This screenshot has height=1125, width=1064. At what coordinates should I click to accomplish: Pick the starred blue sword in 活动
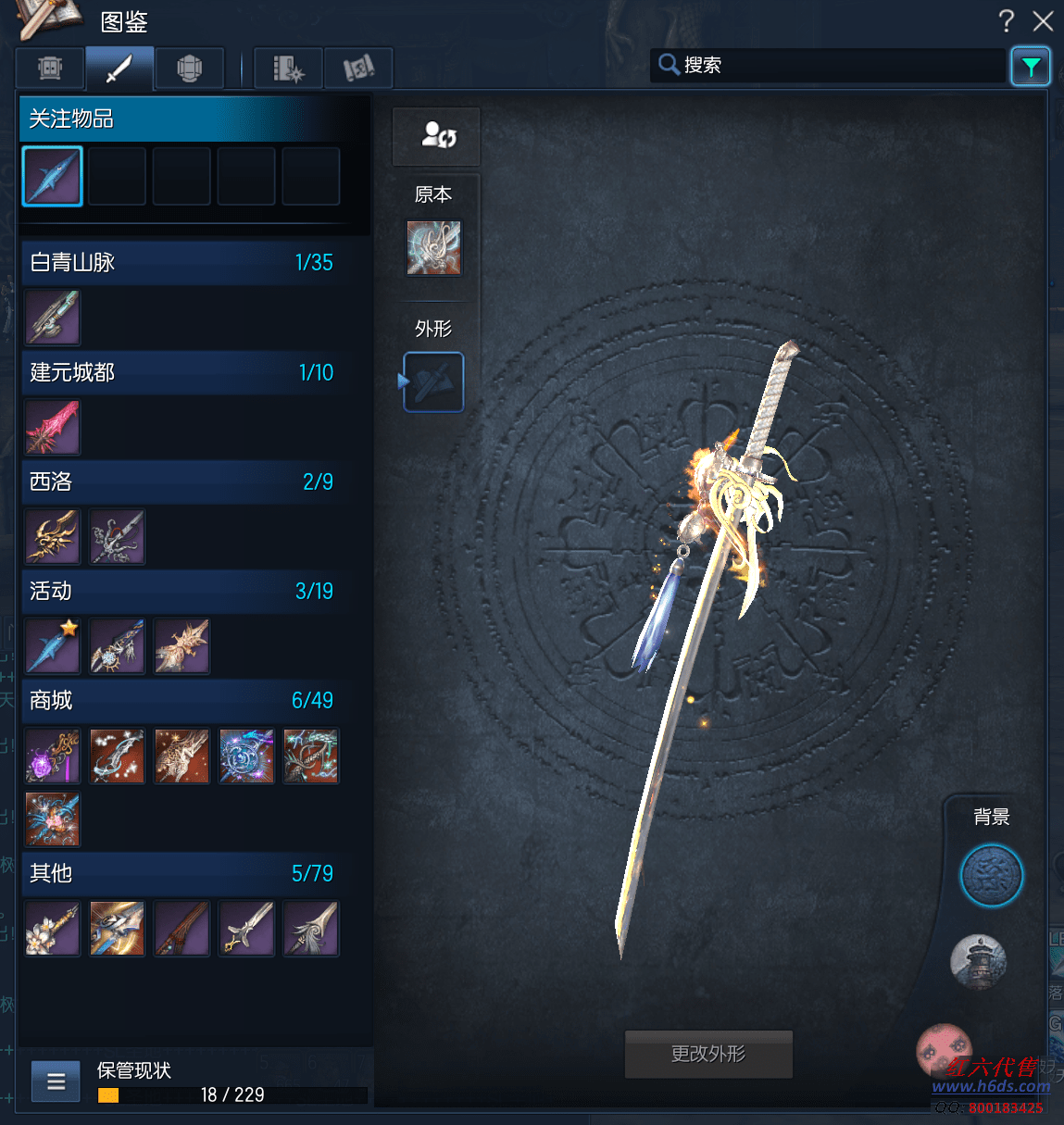pos(53,646)
